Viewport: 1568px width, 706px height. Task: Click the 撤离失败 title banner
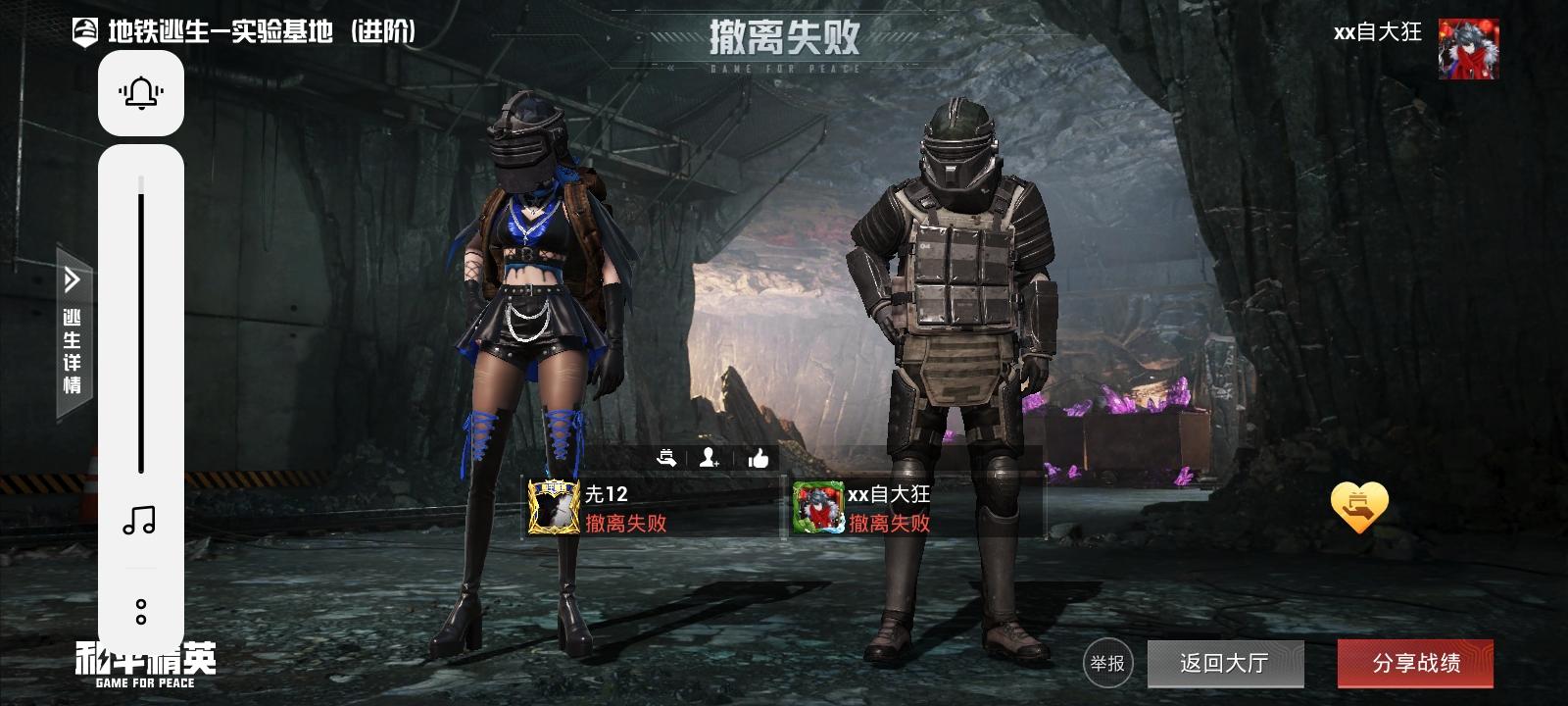[x=784, y=37]
